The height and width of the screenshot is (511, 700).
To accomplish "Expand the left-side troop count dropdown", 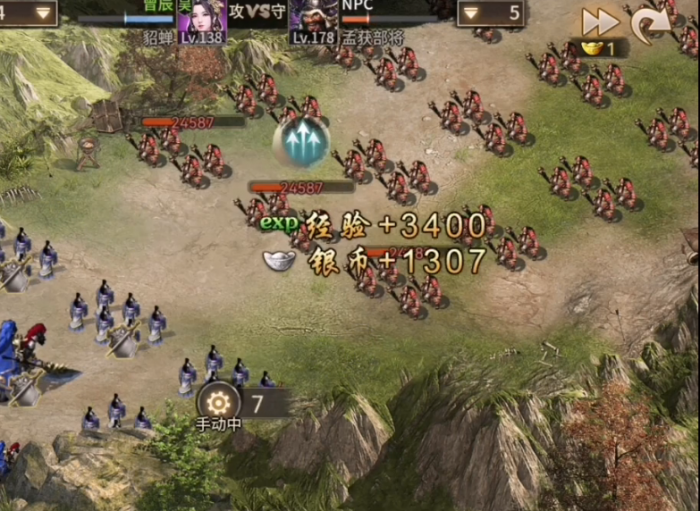I will tap(42, 13).
